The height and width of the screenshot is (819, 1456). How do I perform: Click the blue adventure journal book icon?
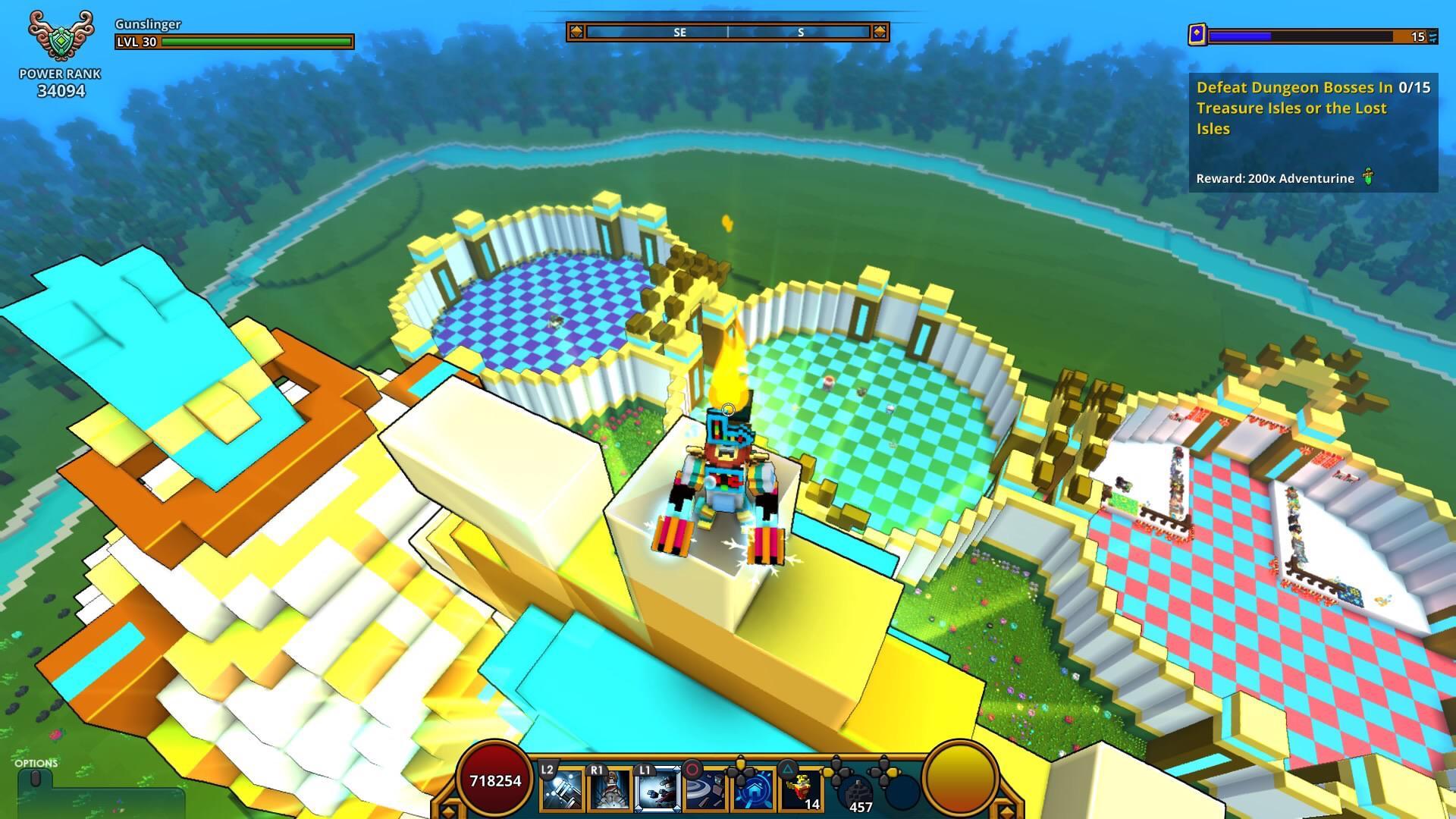point(1199,35)
